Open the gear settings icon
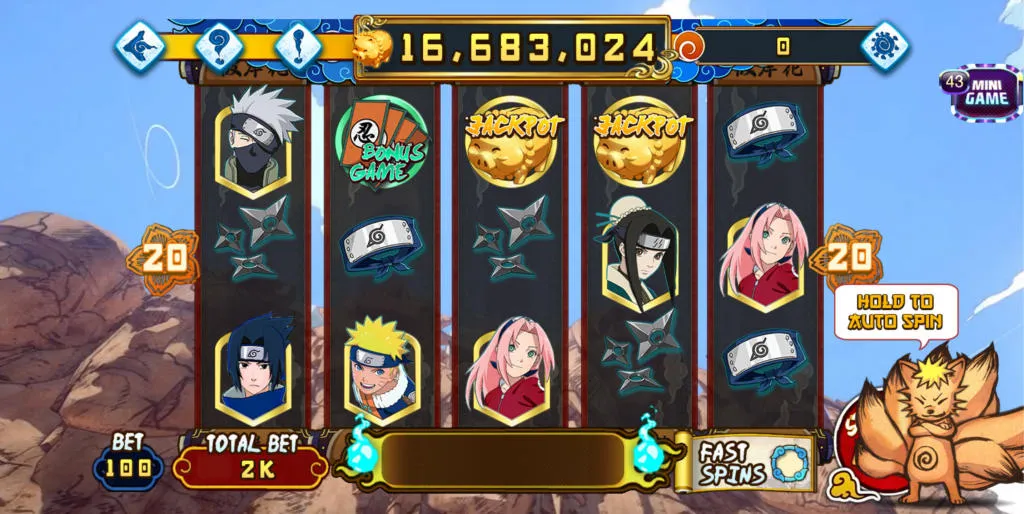This screenshot has width=1024, height=514. tap(885, 46)
